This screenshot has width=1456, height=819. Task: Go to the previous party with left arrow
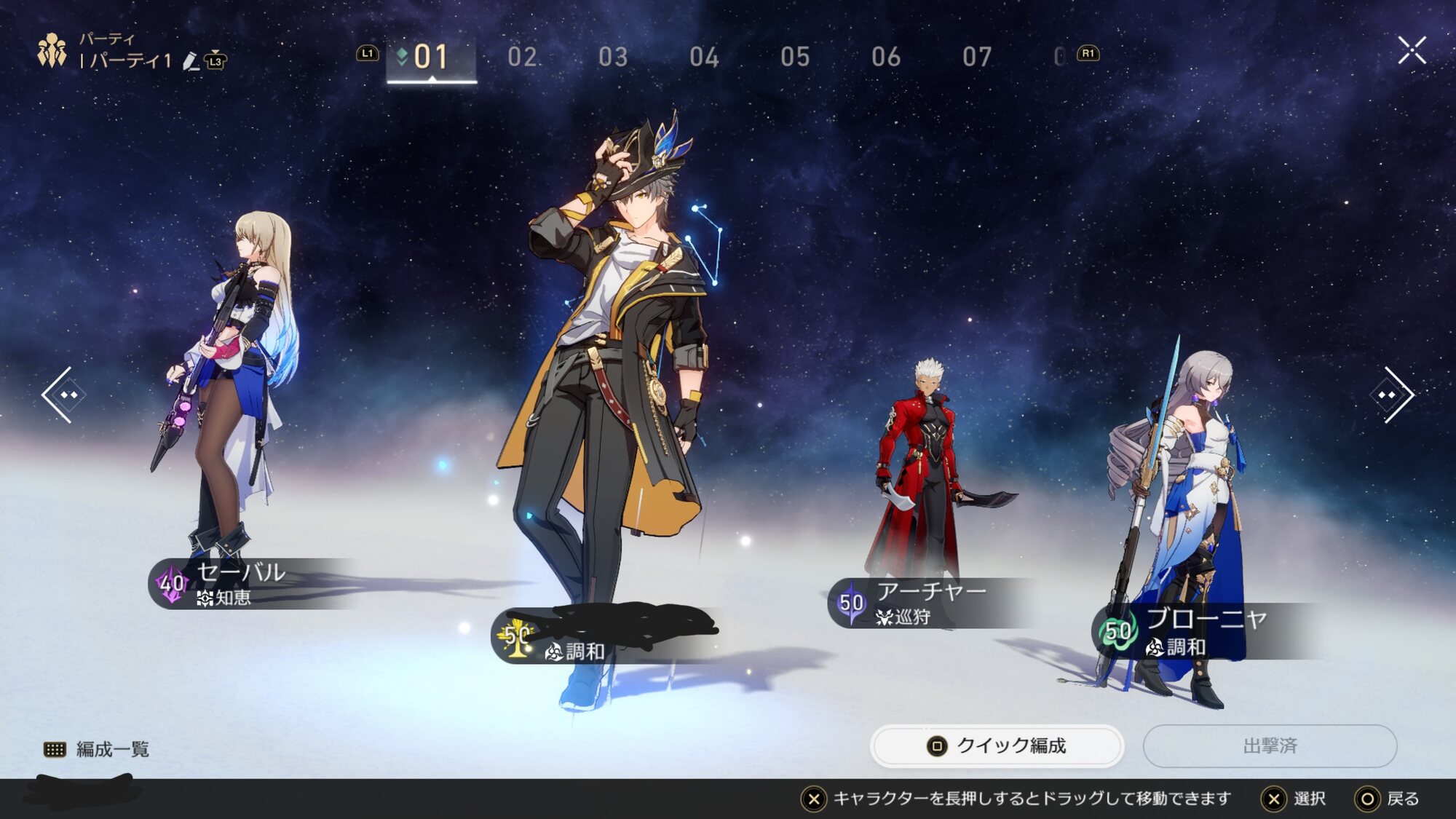(x=65, y=395)
